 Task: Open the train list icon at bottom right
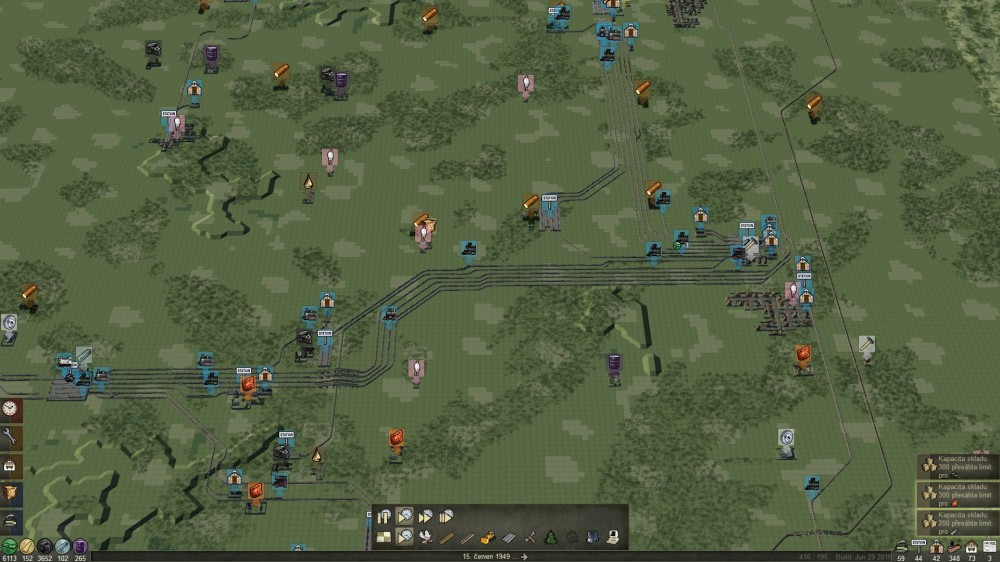click(901, 546)
